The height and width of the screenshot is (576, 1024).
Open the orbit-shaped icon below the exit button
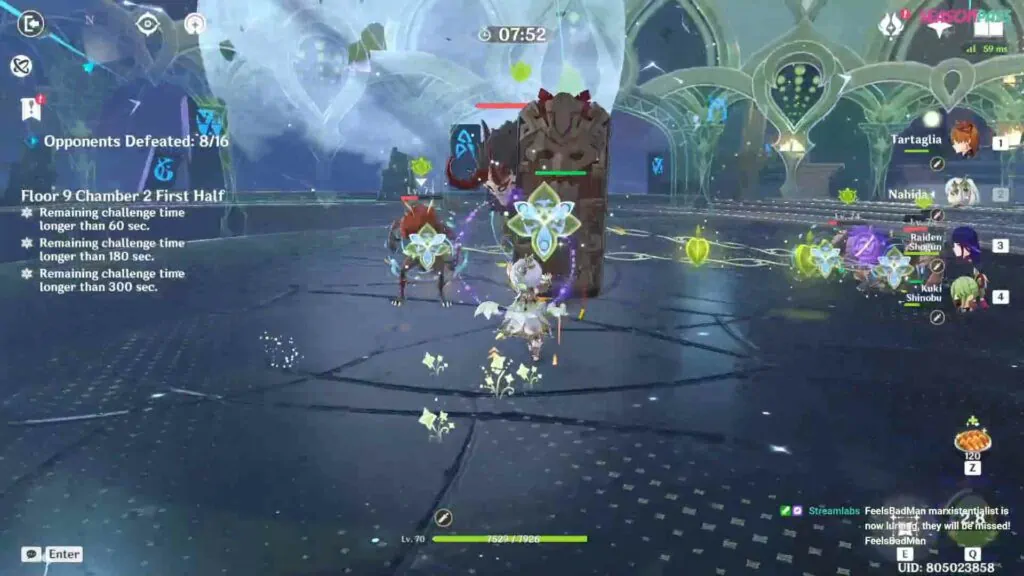(21, 66)
